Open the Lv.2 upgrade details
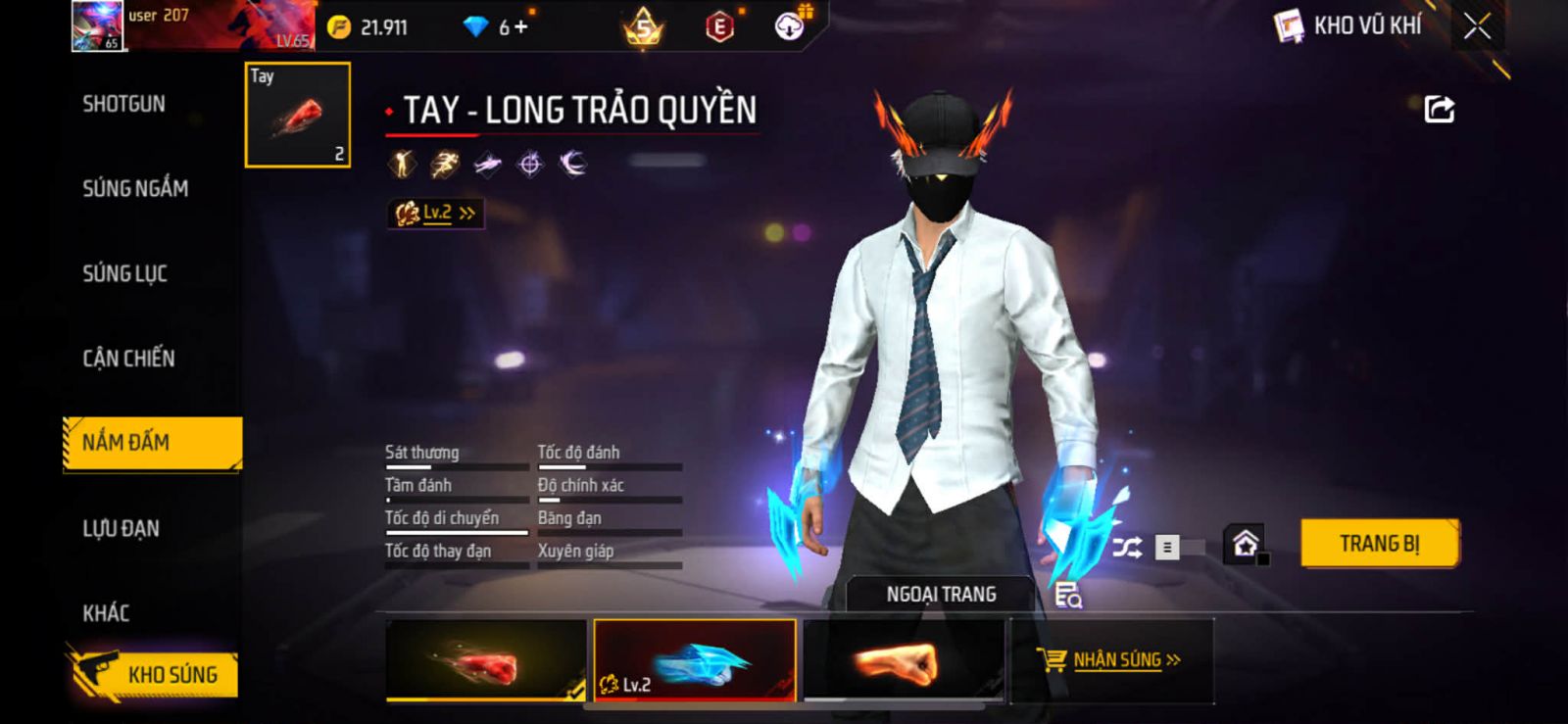This screenshot has width=1568, height=724. coord(436,213)
